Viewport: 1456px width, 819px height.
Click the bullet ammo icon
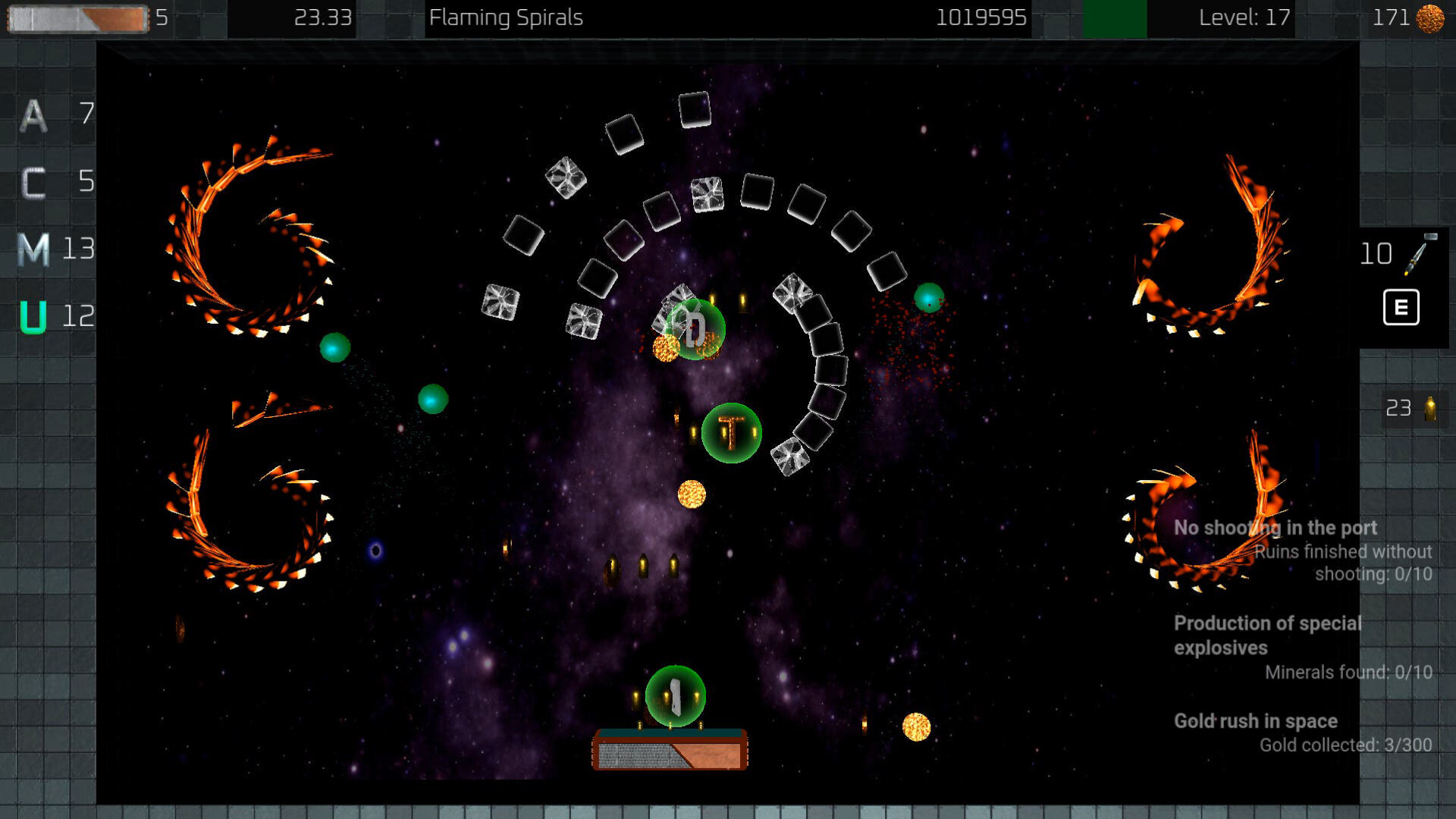point(1430,409)
